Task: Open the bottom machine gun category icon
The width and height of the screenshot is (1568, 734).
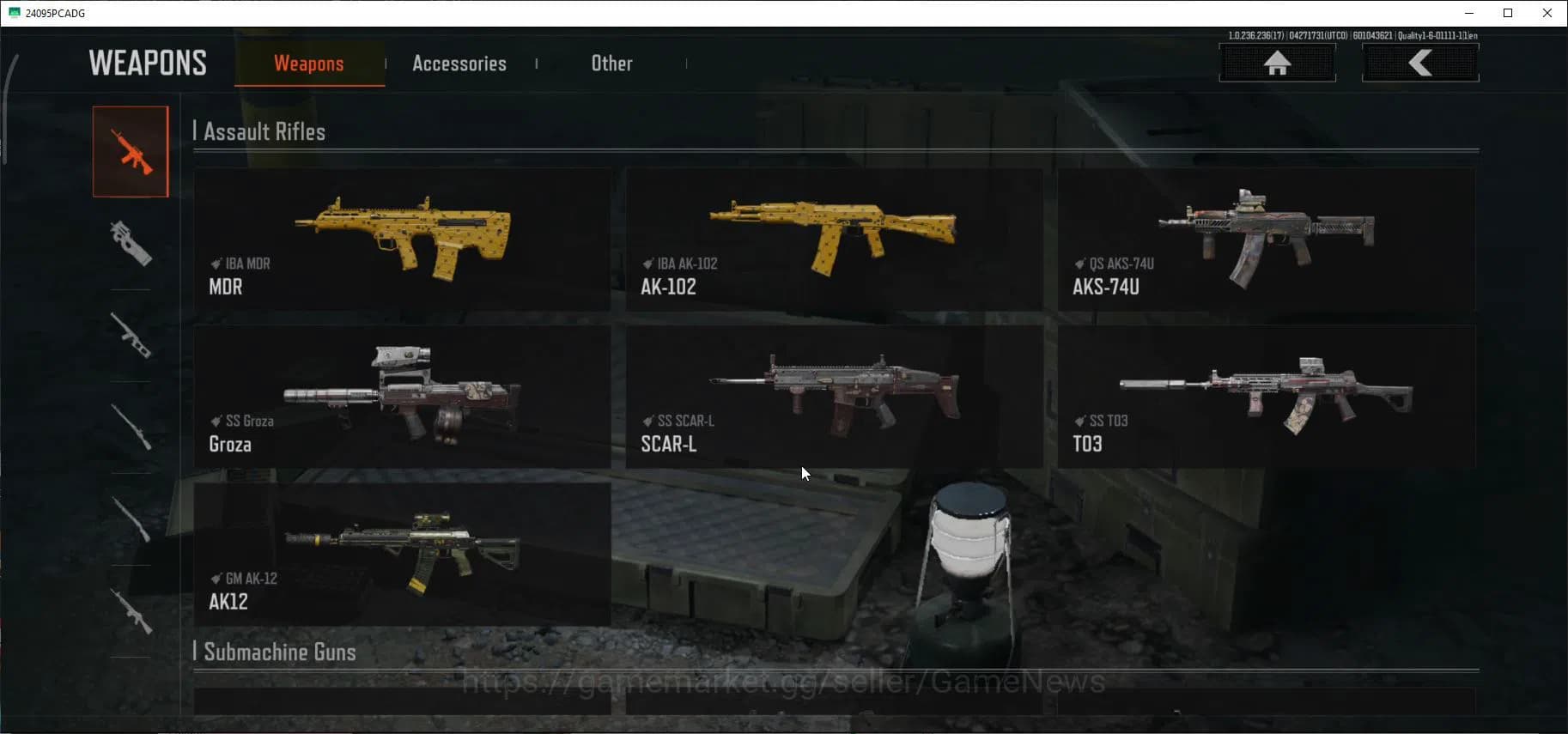Action: click(131, 610)
